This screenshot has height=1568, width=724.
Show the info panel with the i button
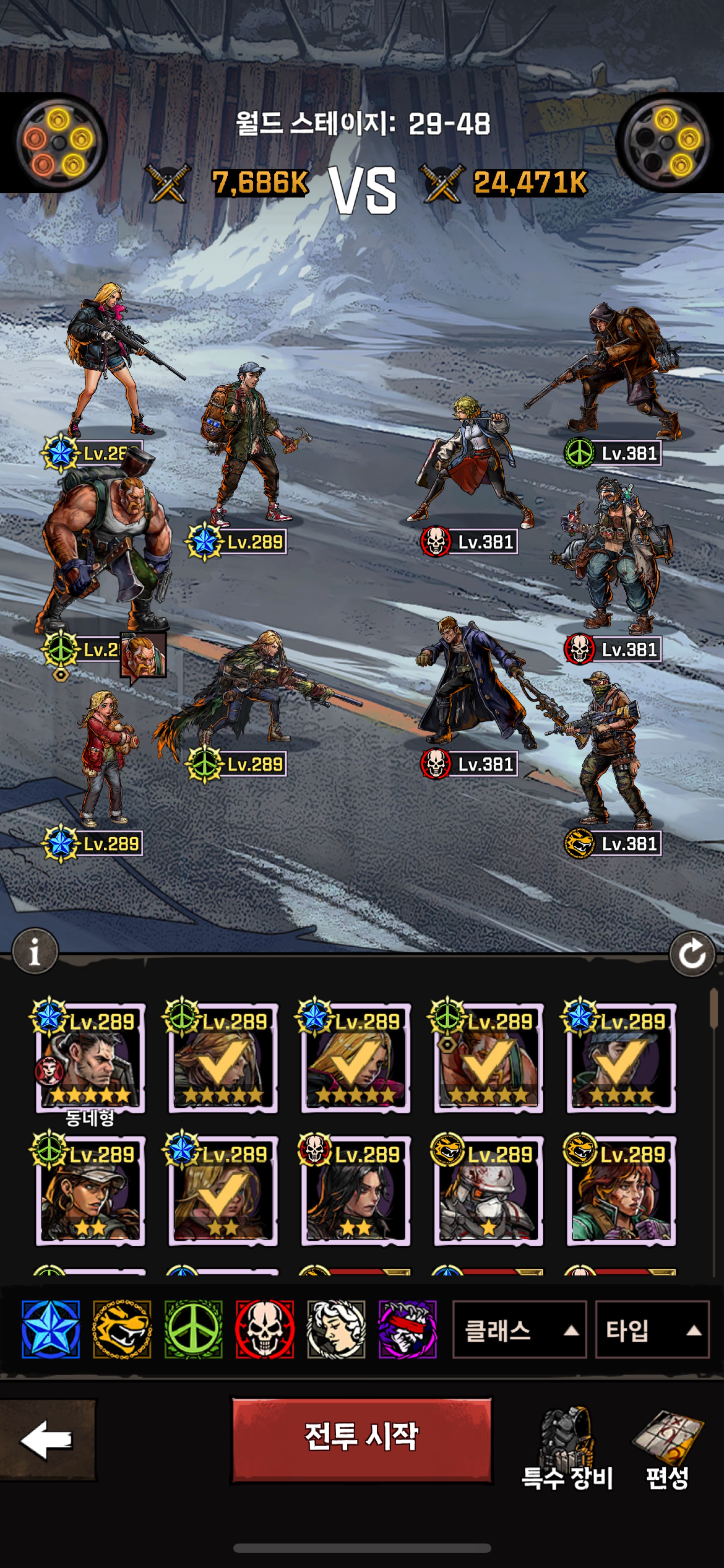click(x=35, y=951)
